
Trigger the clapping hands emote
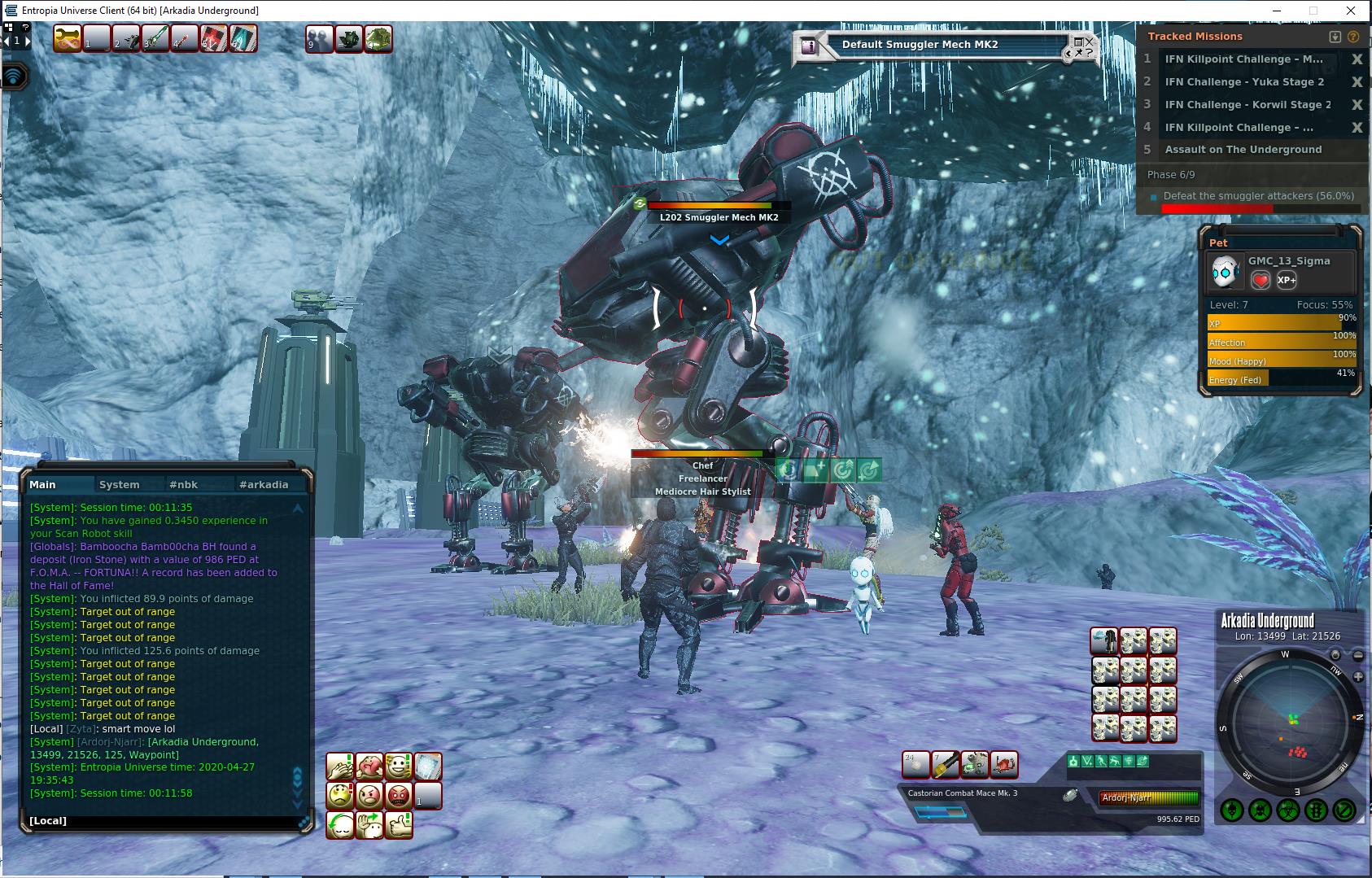tap(340, 766)
